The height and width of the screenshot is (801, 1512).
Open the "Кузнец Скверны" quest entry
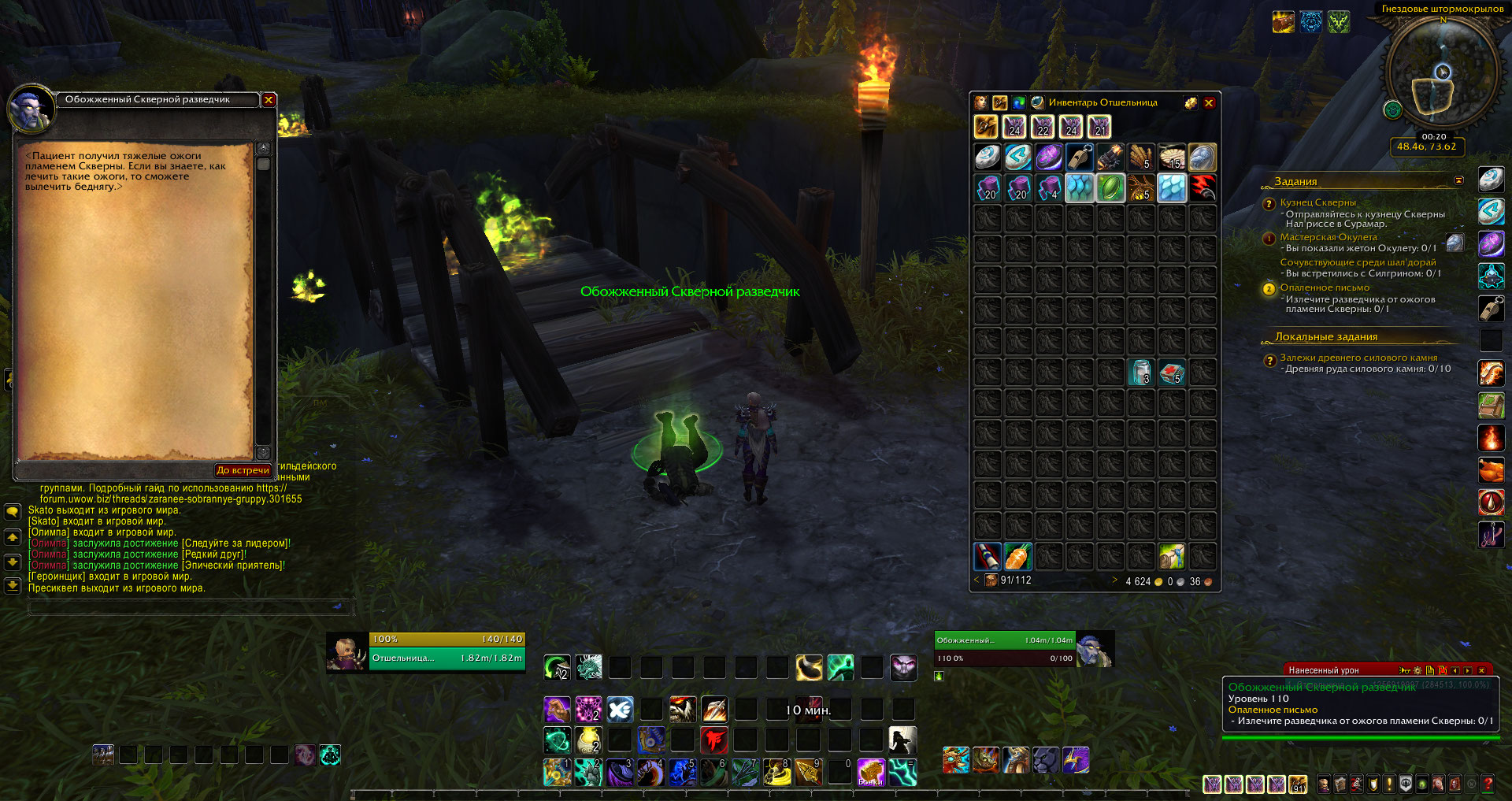coord(1317,202)
